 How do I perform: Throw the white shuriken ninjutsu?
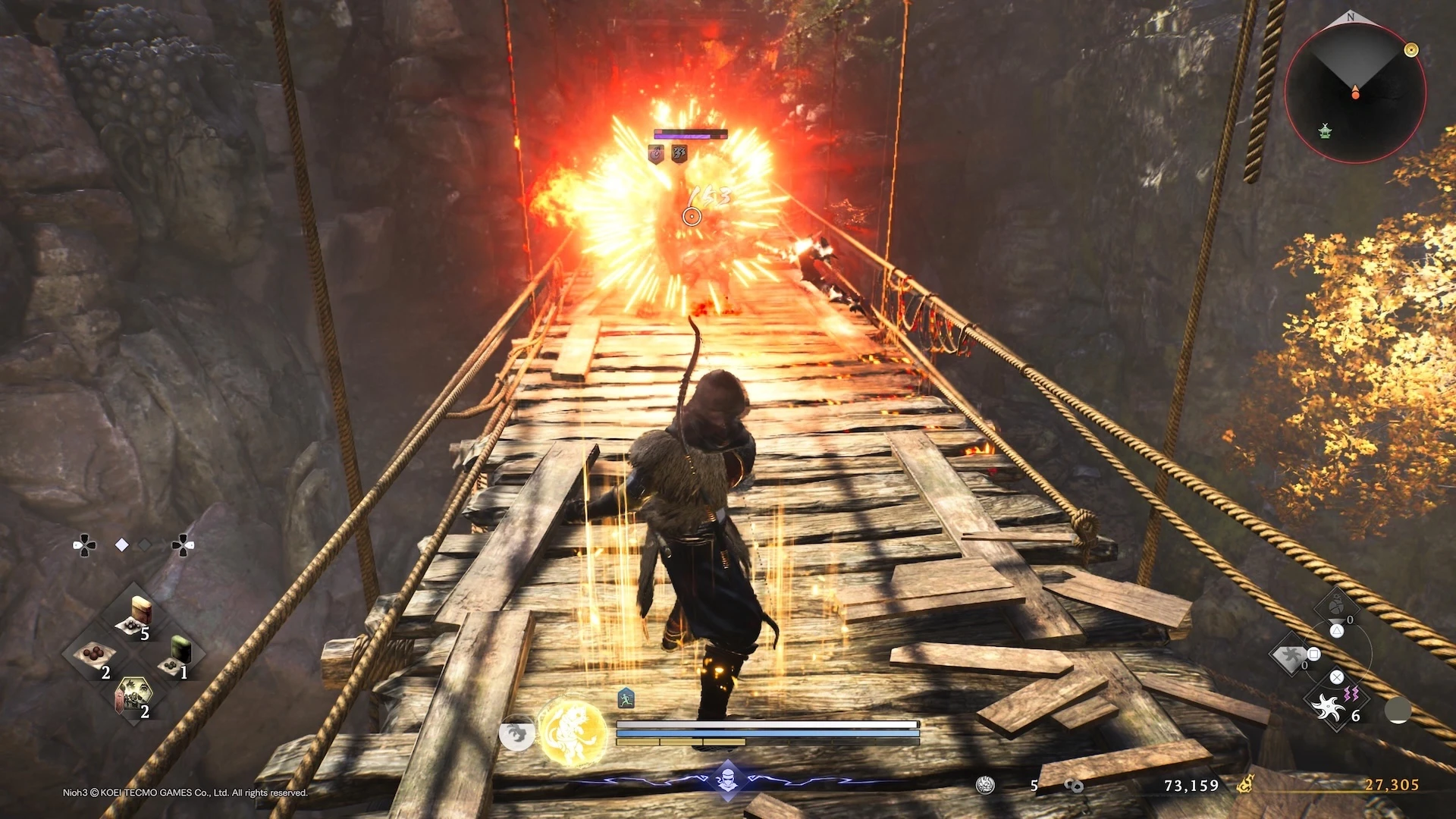click(1327, 707)
